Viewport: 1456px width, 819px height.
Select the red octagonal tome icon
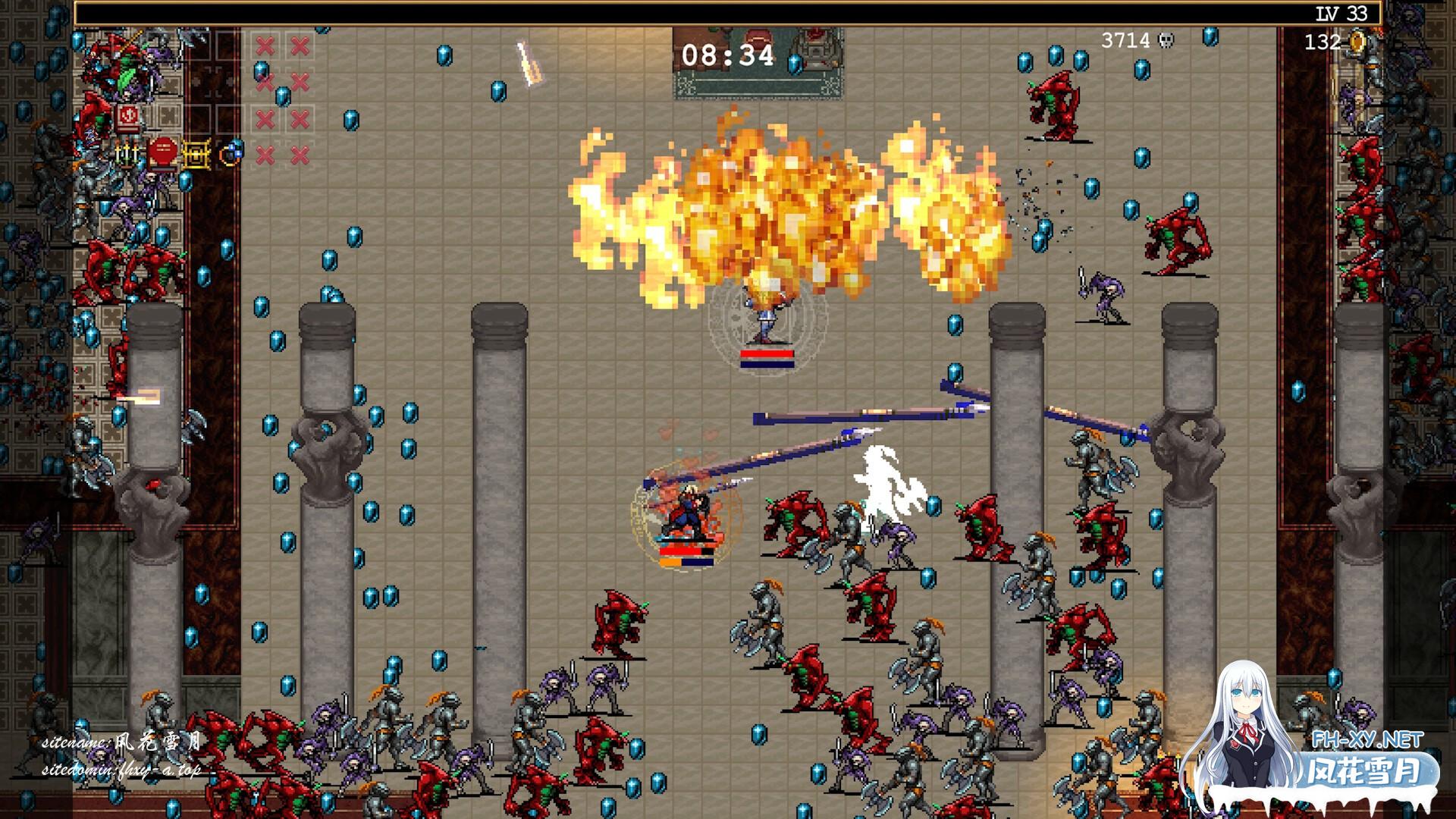(x=162, y=154)
